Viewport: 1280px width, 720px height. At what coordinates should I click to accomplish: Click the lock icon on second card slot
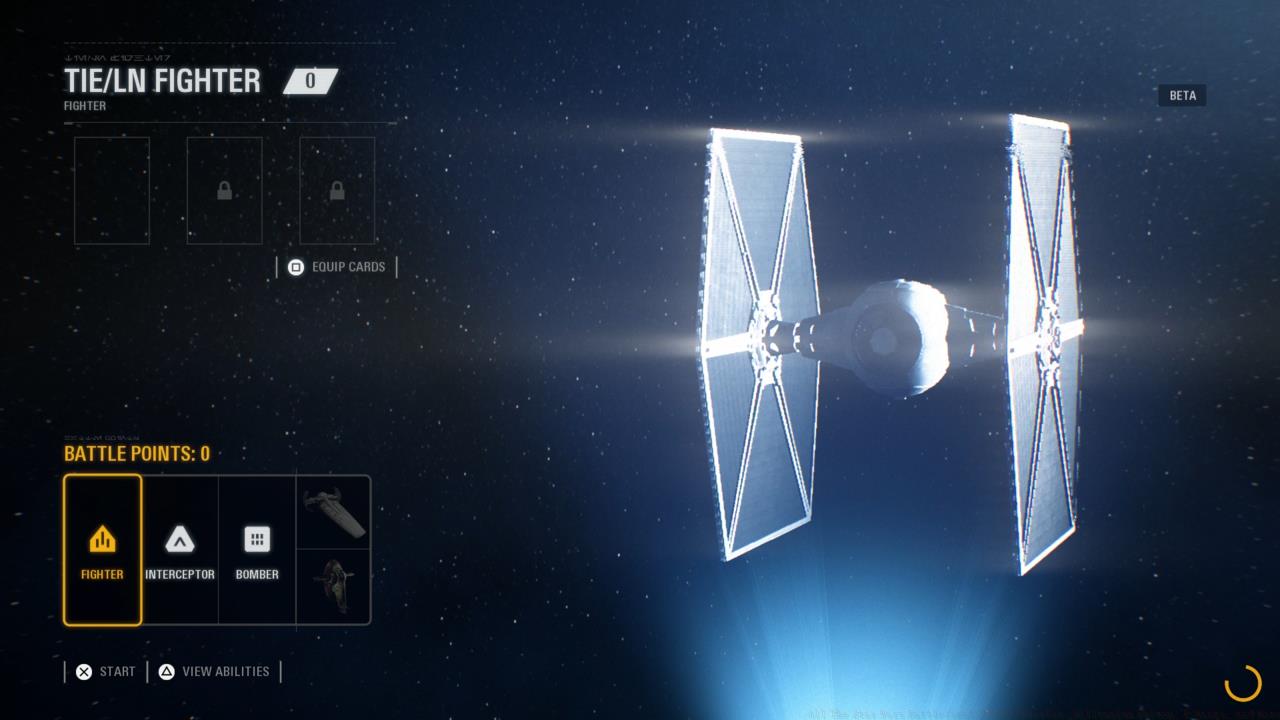[x=224, y=190]
